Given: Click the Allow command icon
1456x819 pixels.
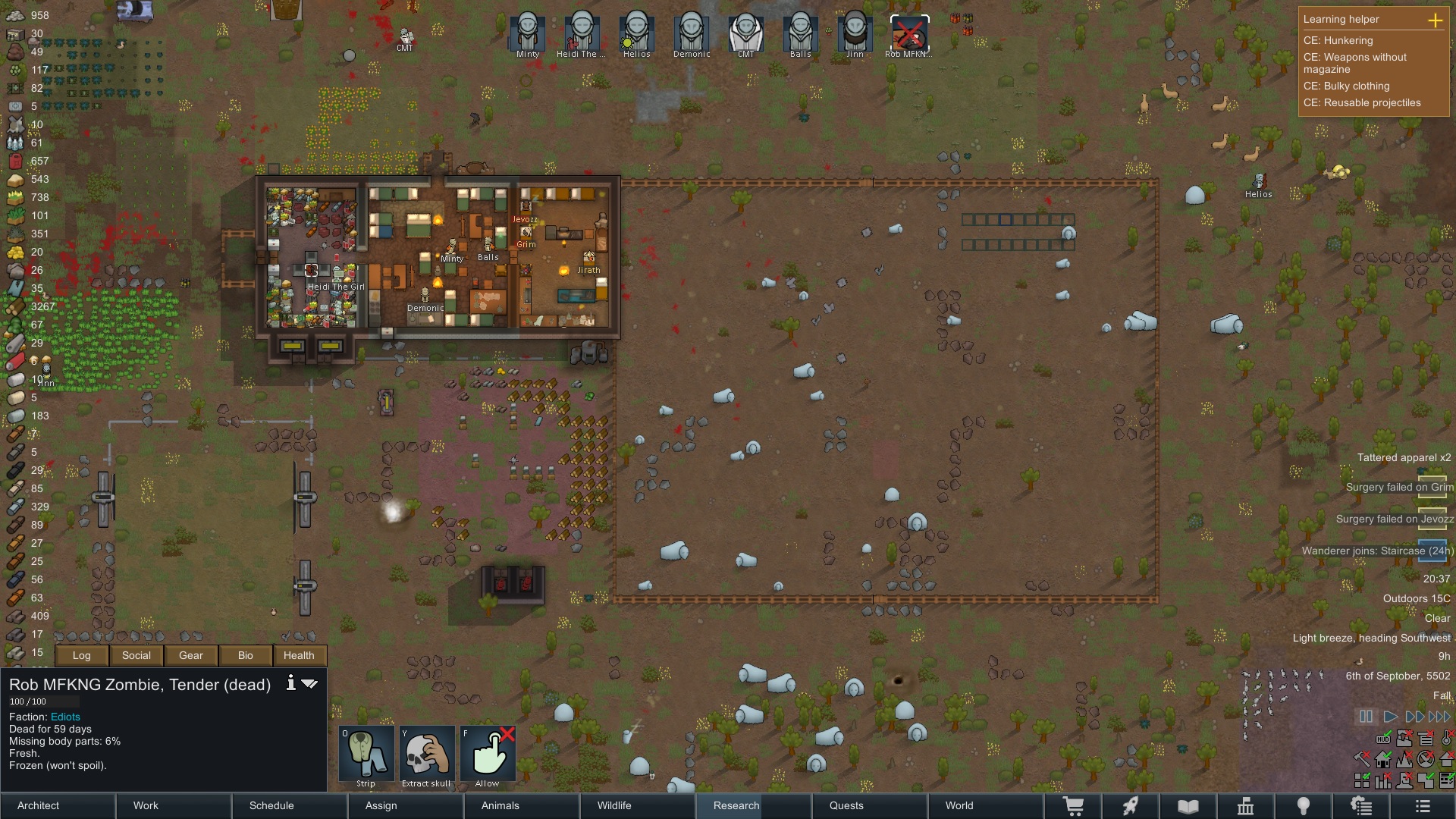Looking at the screenshot, I should click(x=488, y=753).
